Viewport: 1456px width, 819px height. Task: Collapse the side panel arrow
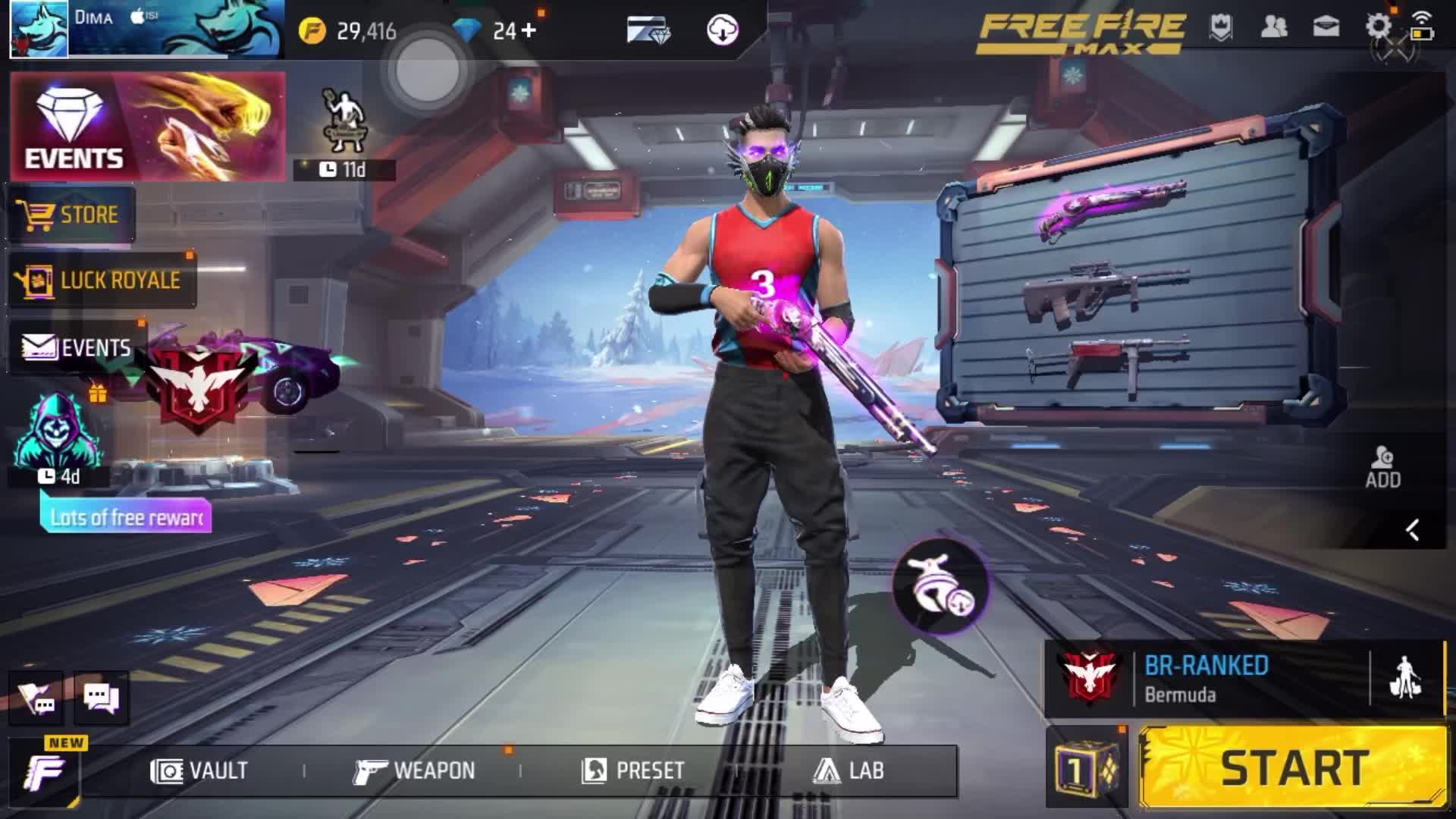coord(1412,529)
